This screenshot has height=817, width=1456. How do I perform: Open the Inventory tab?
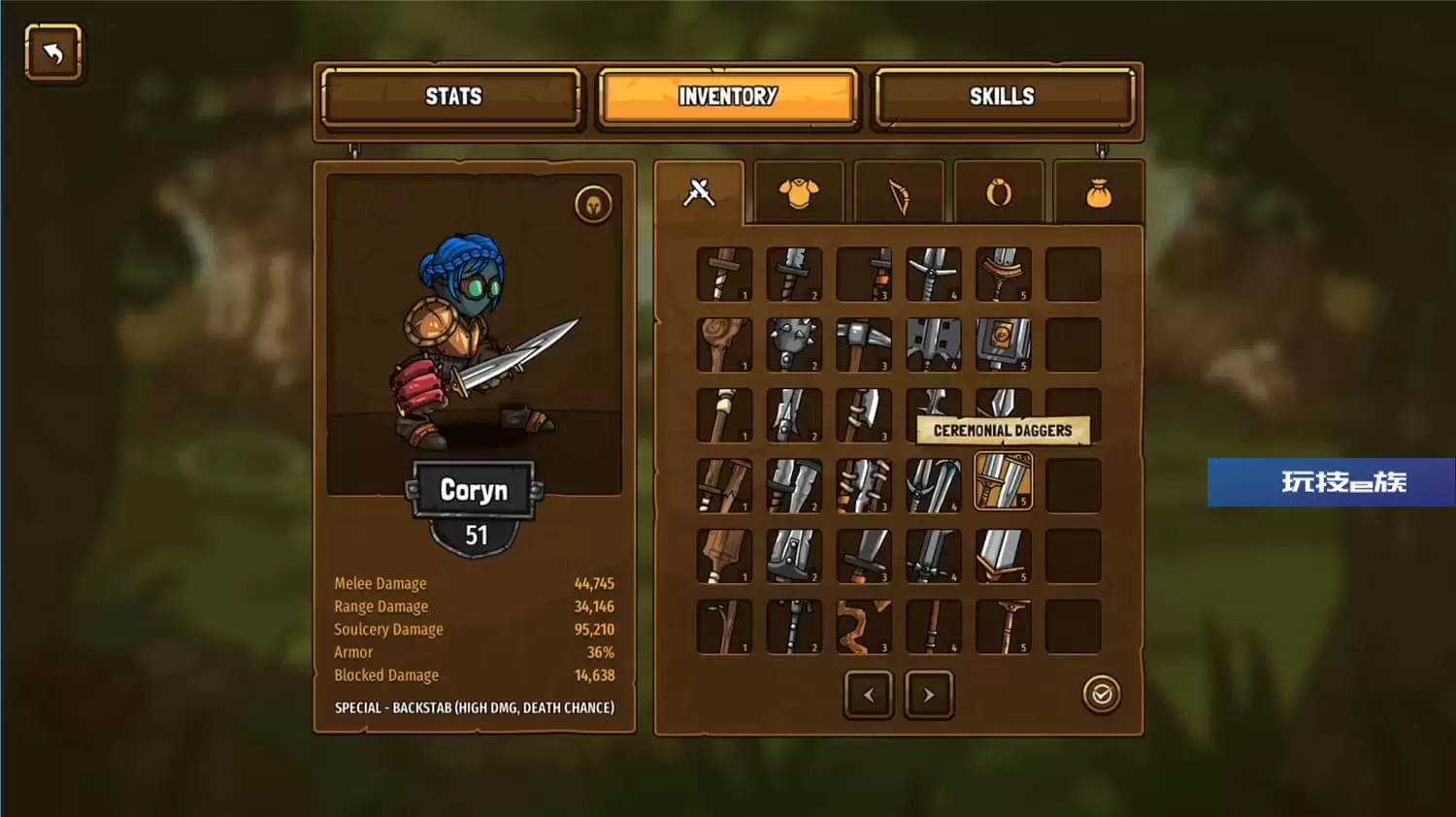tap(727, 97)
